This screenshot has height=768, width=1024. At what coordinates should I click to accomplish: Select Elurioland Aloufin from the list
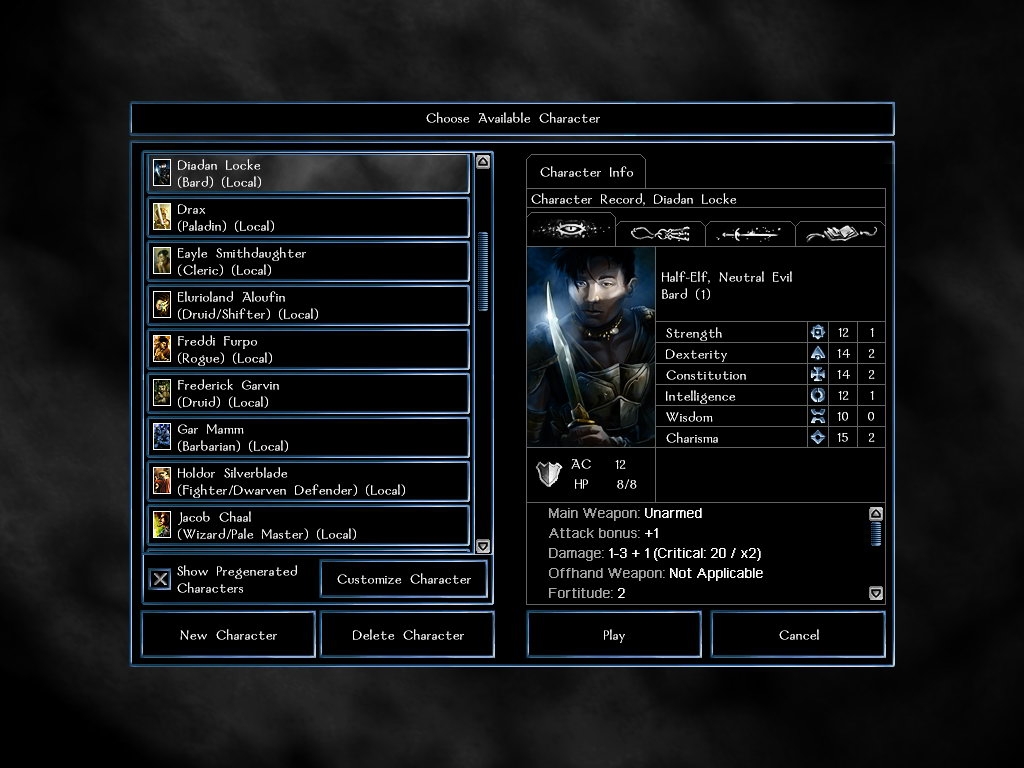tap(308, 306)
